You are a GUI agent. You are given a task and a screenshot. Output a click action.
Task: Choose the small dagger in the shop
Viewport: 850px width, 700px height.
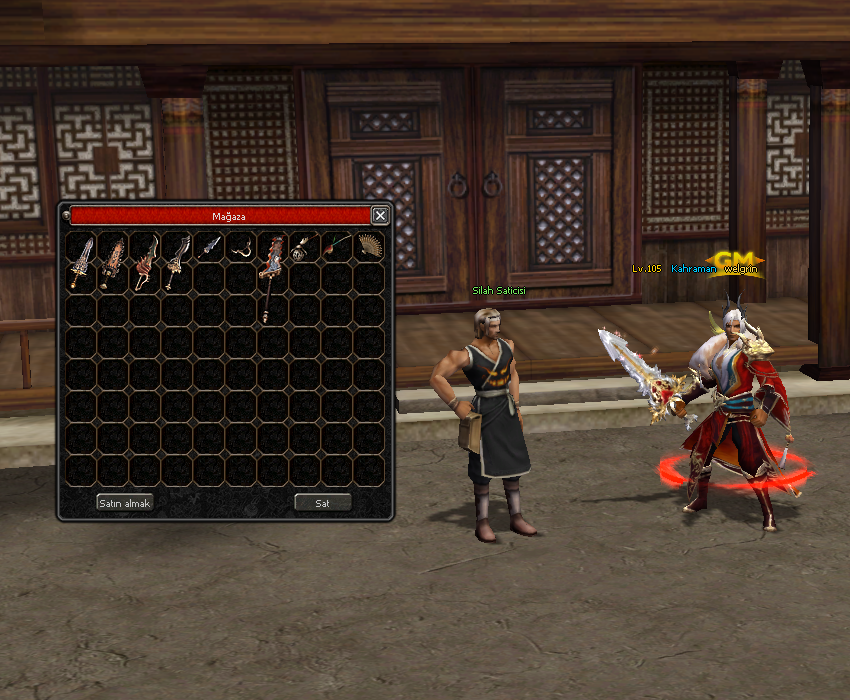click(x=208, y=247)
